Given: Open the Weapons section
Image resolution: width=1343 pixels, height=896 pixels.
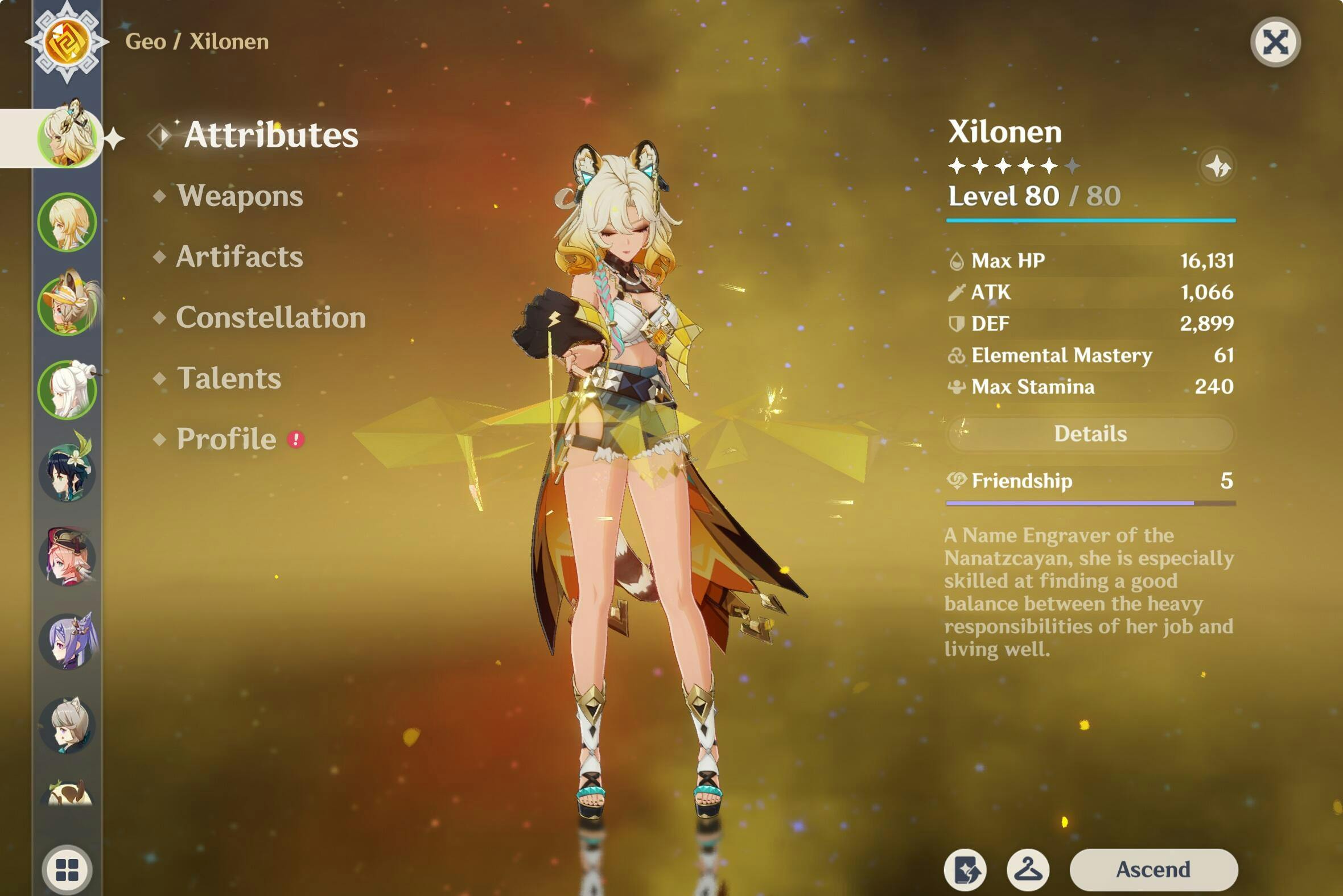Looking at the screenshot, I should (x=240, y=196).
